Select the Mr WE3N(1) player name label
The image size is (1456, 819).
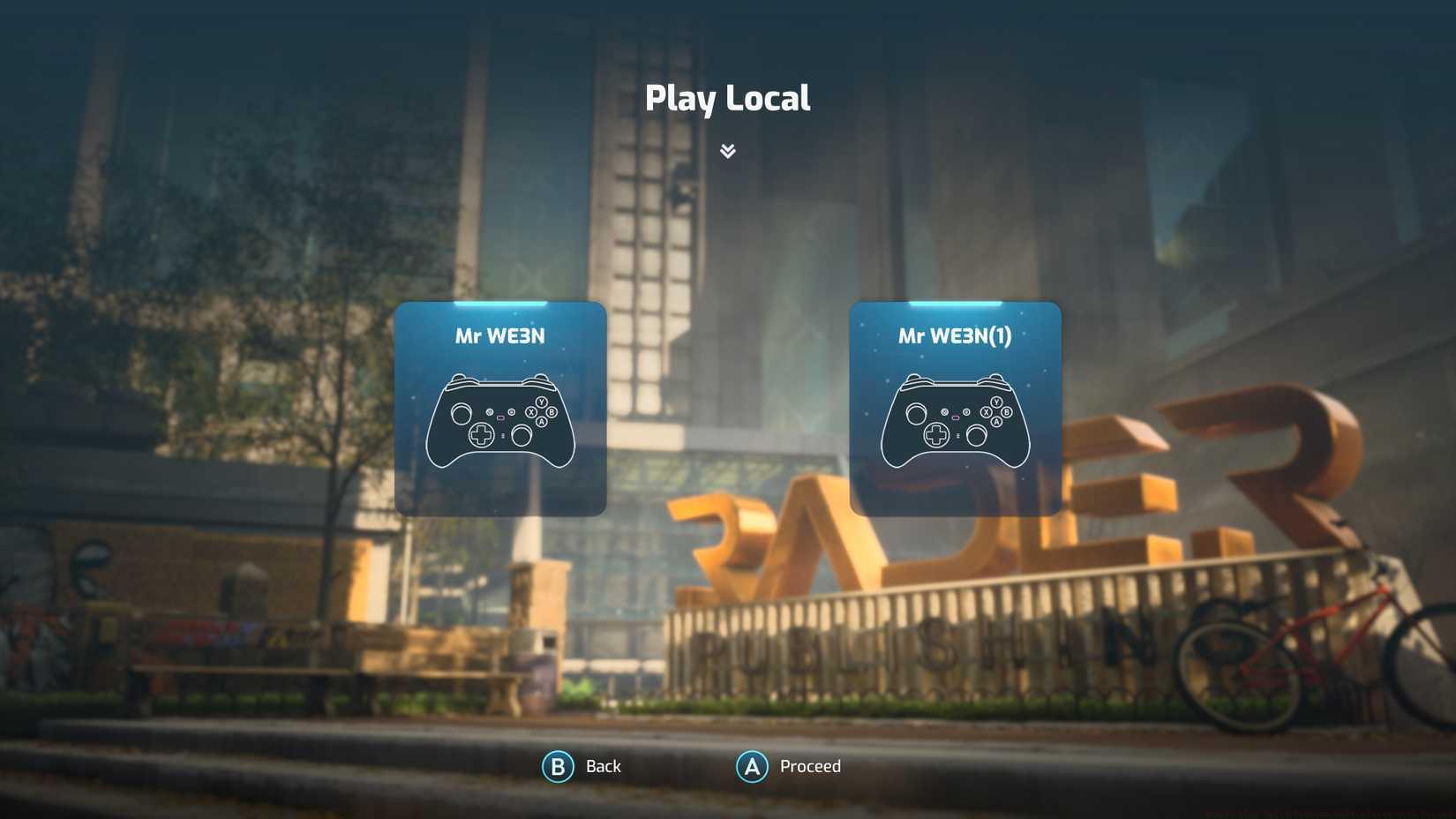[956, 336]
